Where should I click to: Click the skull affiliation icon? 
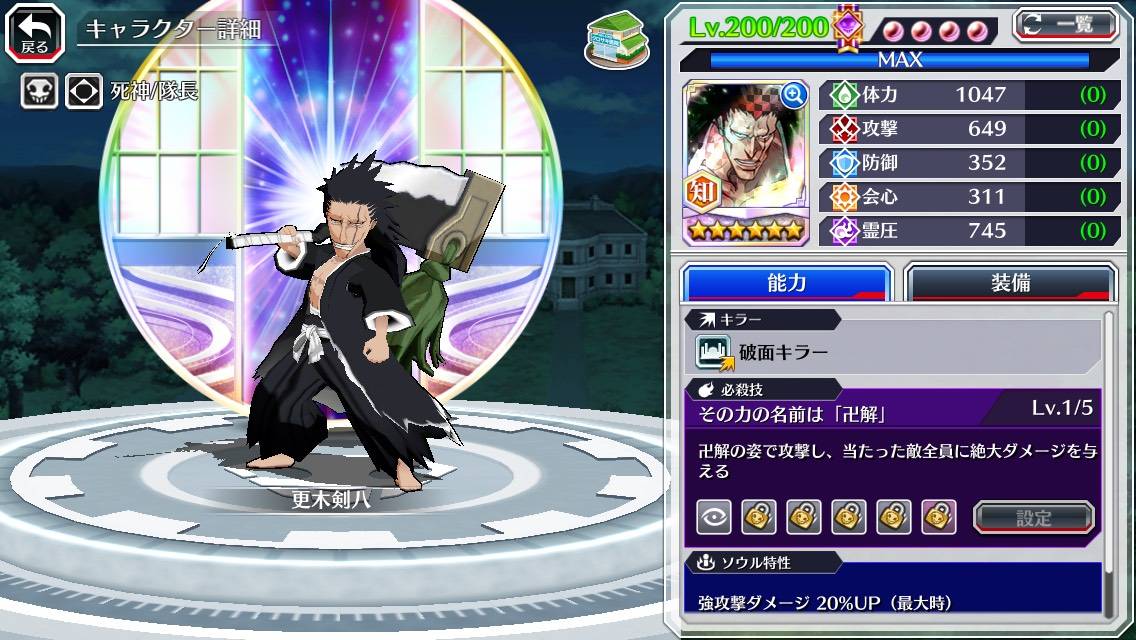click(x=38, y=92)
